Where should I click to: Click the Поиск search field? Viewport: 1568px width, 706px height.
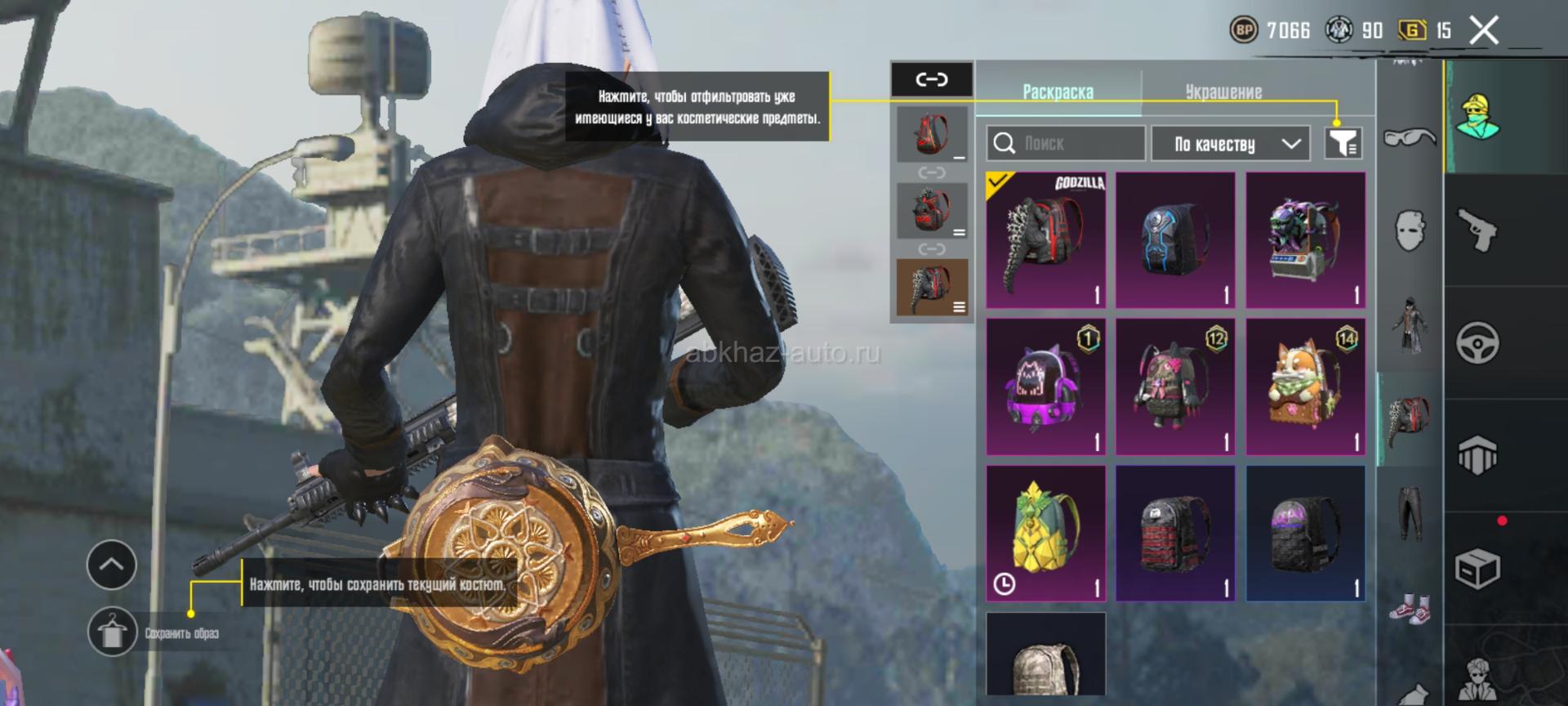1065,144
